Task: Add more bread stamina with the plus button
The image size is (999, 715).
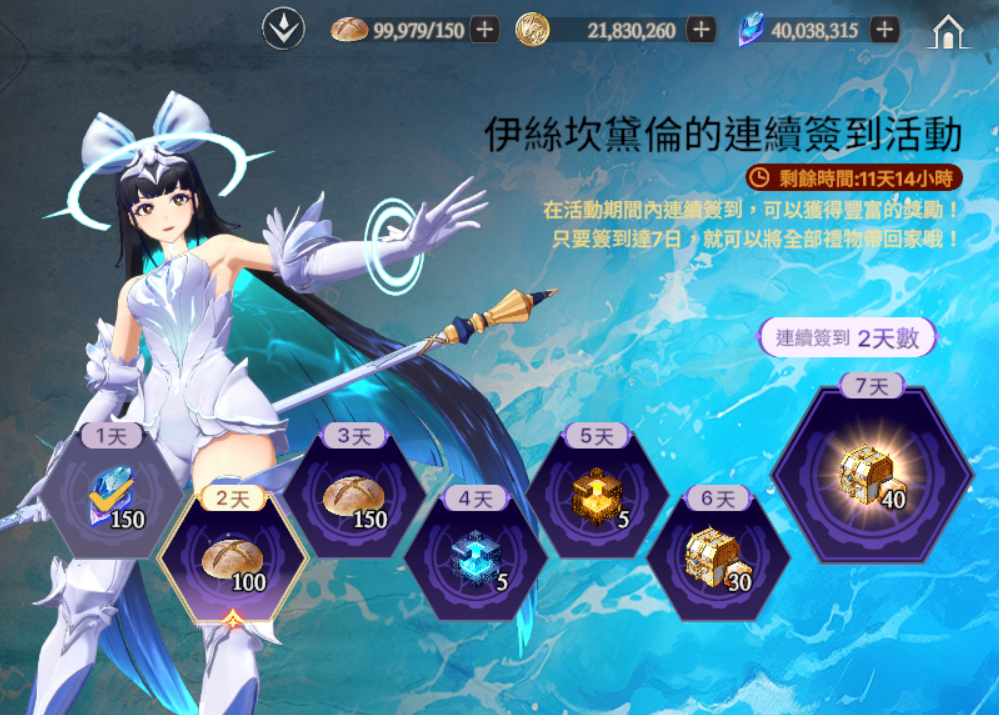Action: click(484, 30)
